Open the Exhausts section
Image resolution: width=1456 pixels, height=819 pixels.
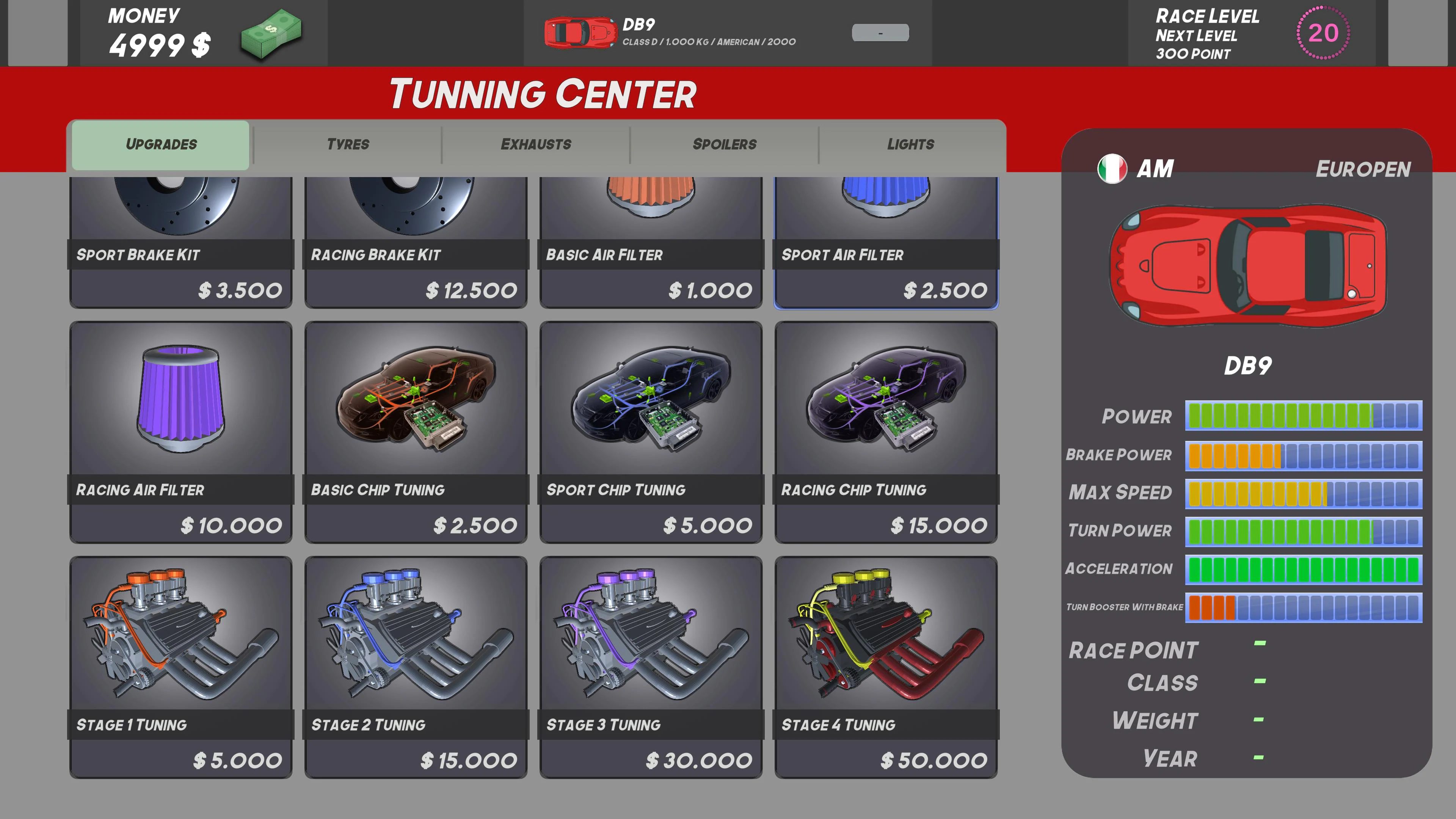point(536,144)
